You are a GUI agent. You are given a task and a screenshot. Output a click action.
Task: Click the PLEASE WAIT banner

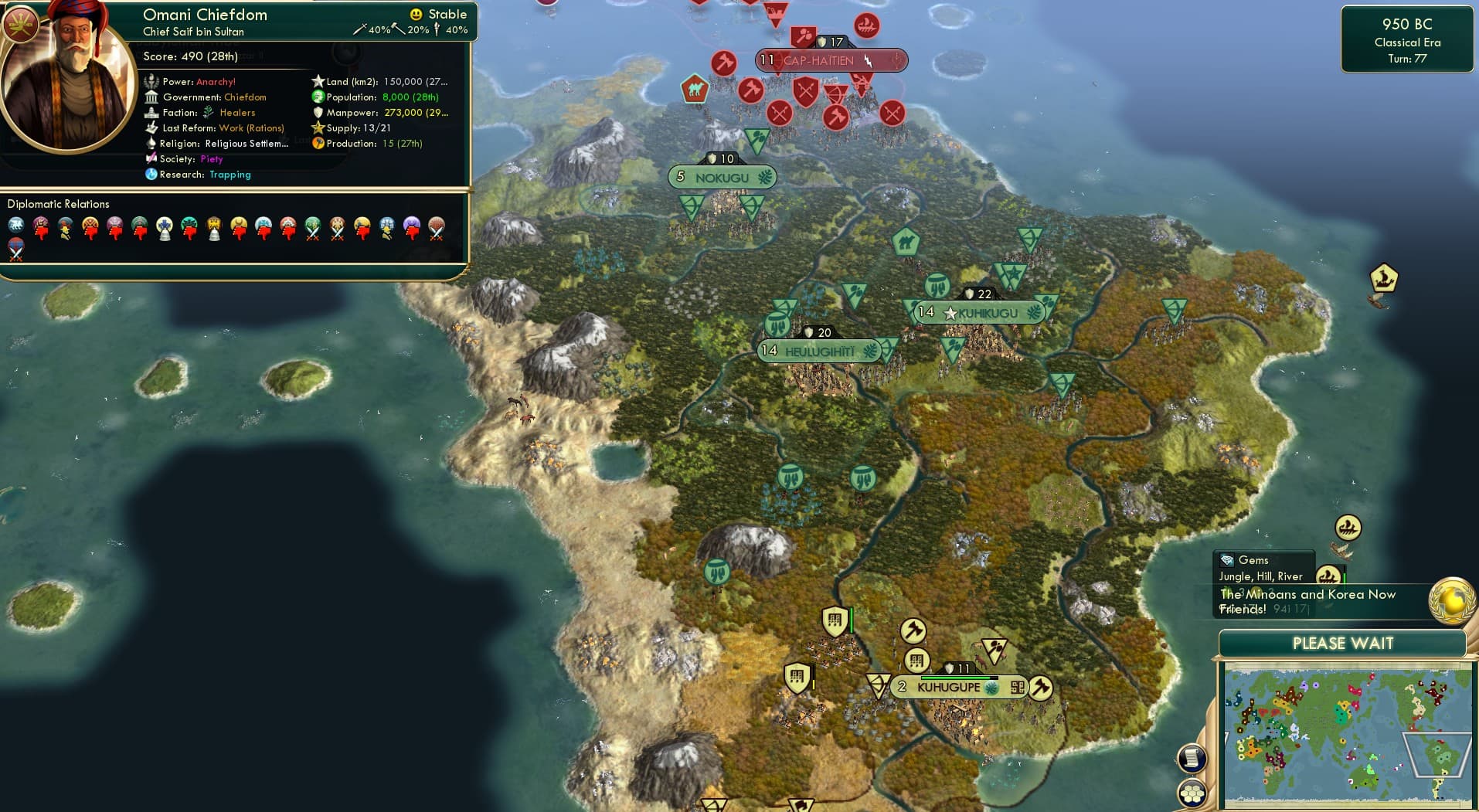[x=1344, y=643]
